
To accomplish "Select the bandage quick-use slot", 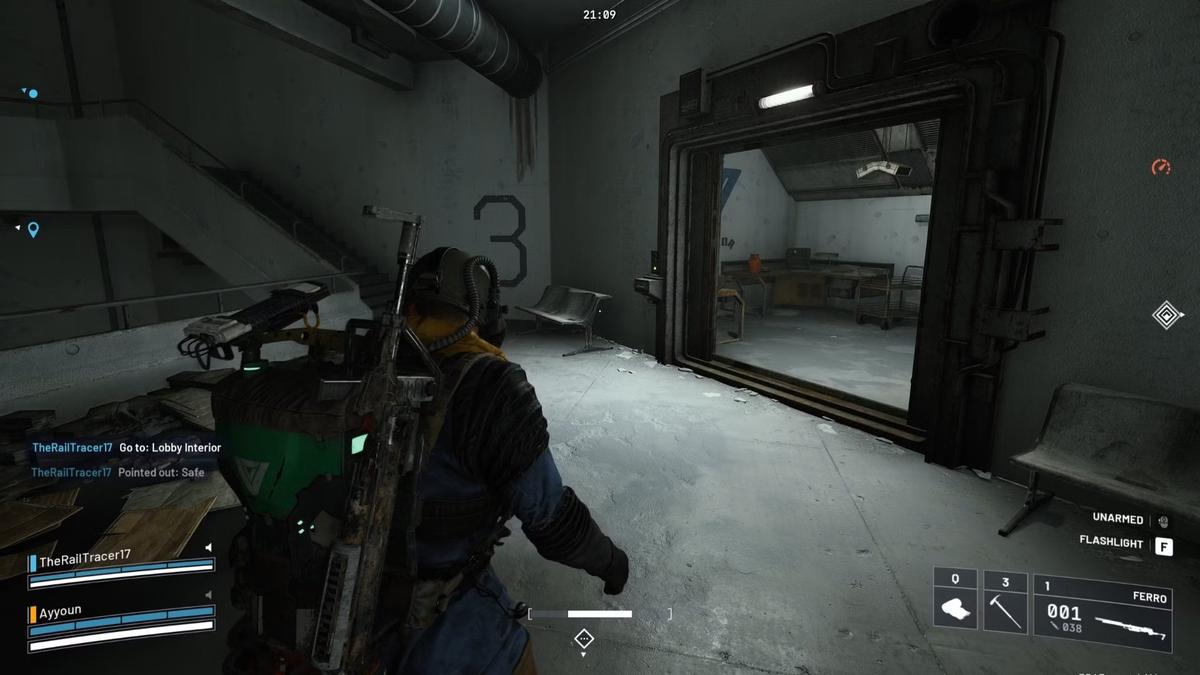I will (955, 602).
